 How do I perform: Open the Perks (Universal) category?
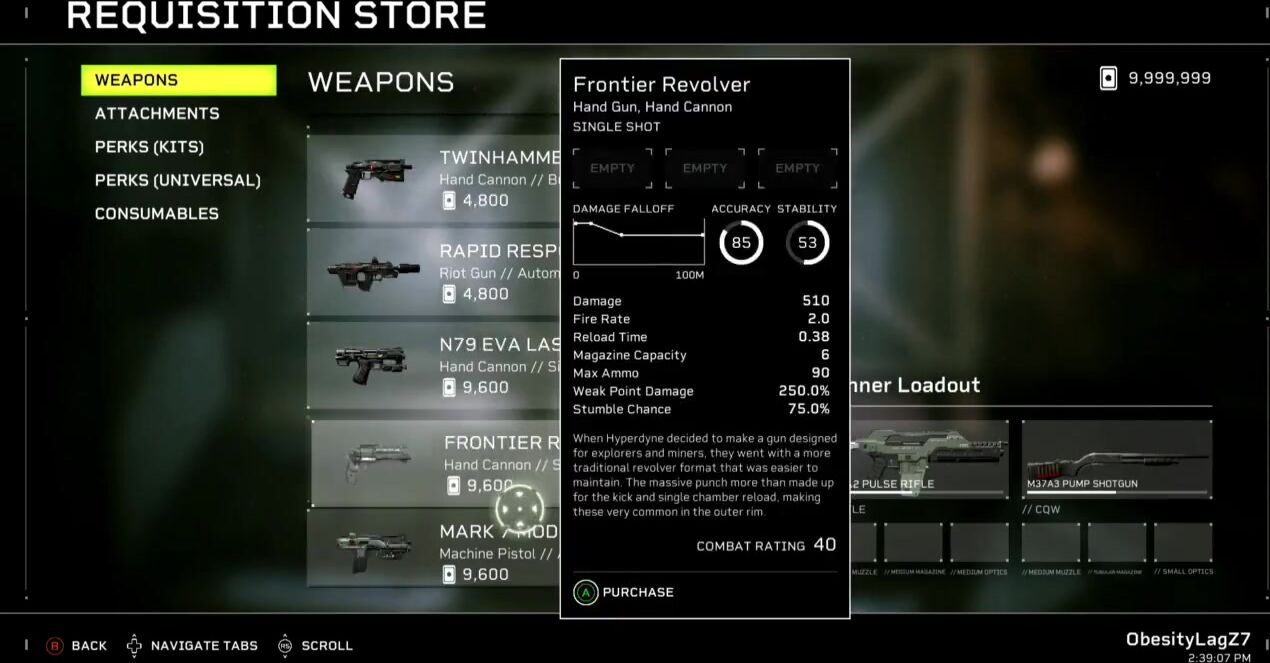tap(177, 181)
